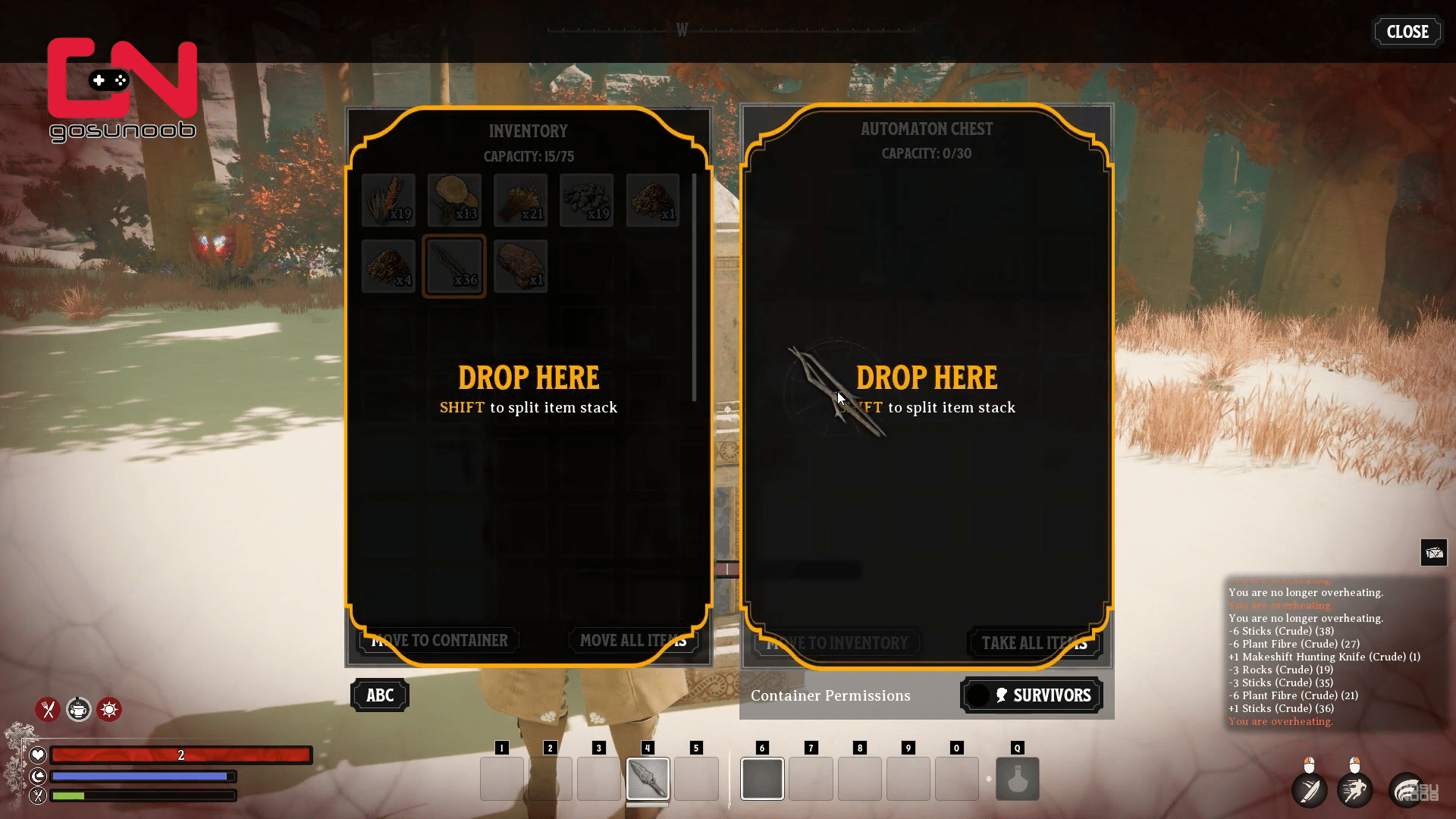1456x819 pixels.
Task: Toggle SURVIVORS container permission
Action: (x=1031, y=695)
